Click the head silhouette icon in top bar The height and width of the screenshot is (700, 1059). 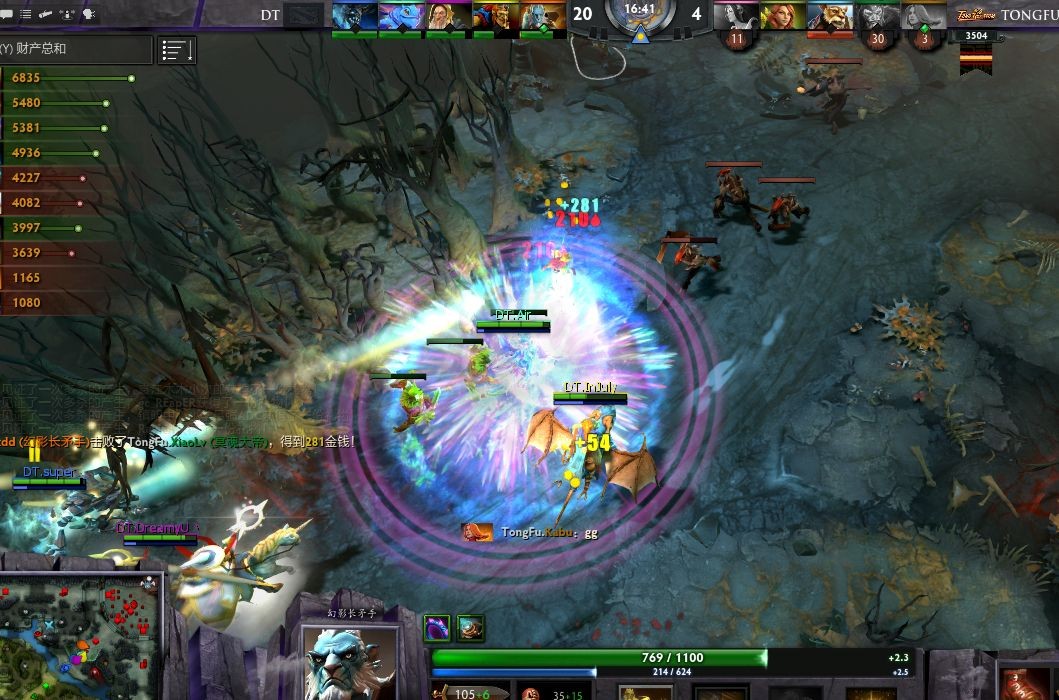(89, 15)
